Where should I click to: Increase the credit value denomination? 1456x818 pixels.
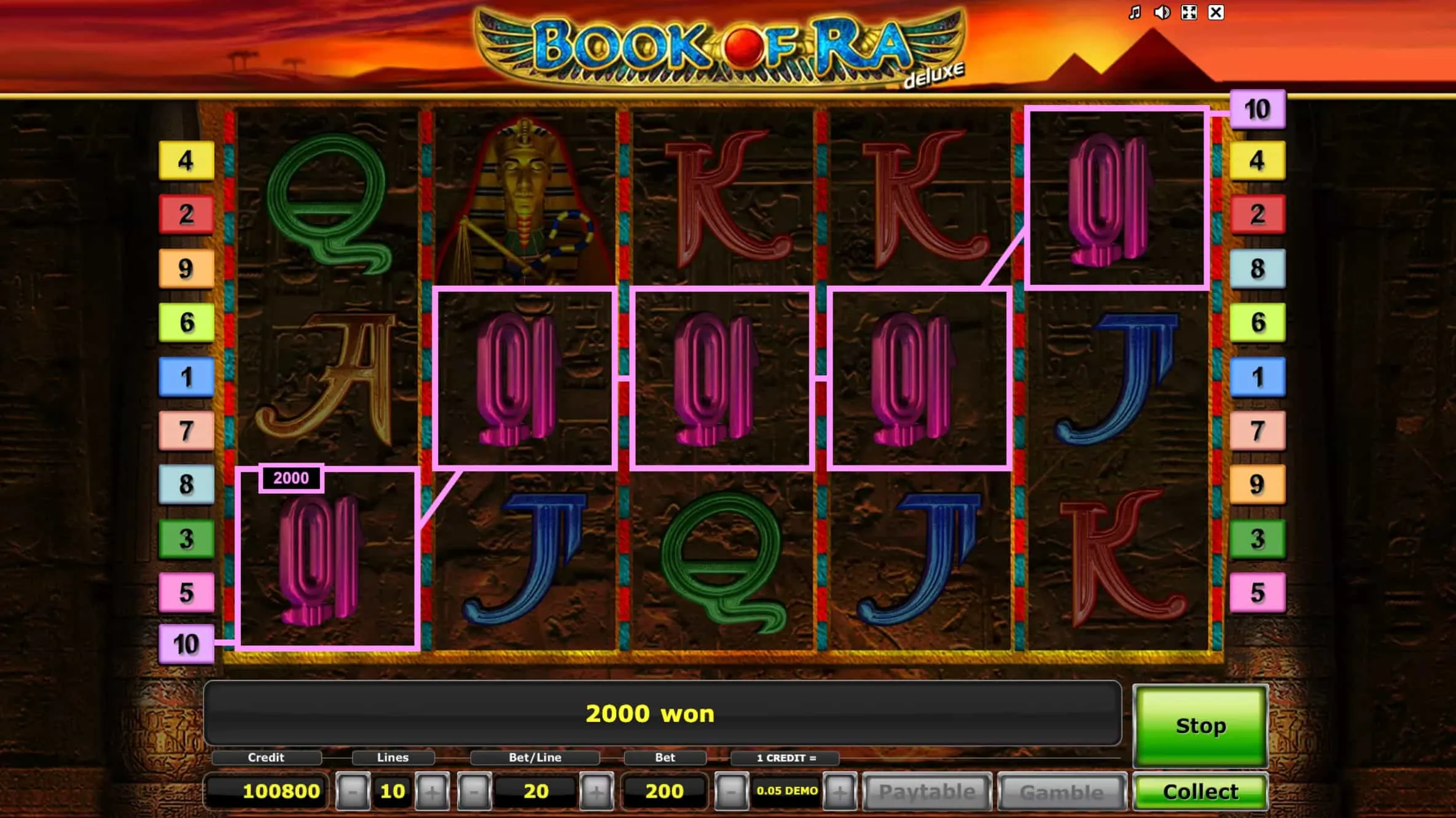click(839, 792)
